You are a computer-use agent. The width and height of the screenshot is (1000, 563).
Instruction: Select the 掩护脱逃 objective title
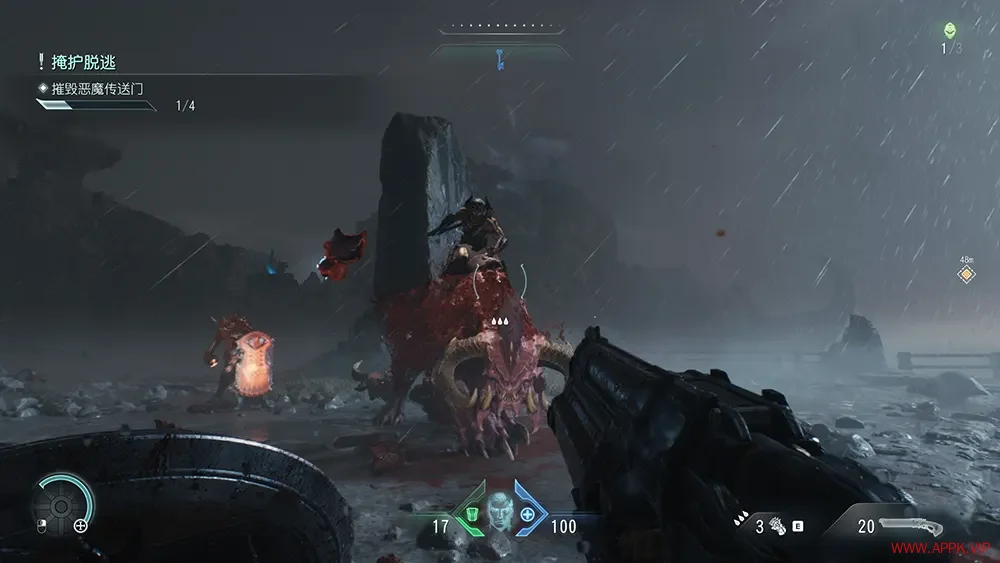pyautogui.click(x=83, y=62)
